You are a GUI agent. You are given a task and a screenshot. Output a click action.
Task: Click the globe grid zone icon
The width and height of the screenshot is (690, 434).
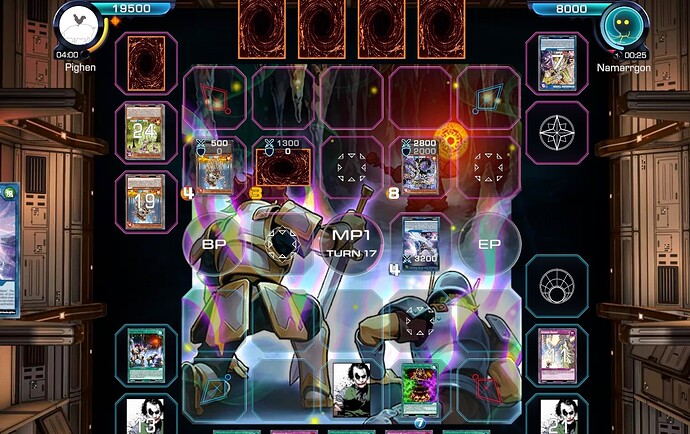(557, 286)
